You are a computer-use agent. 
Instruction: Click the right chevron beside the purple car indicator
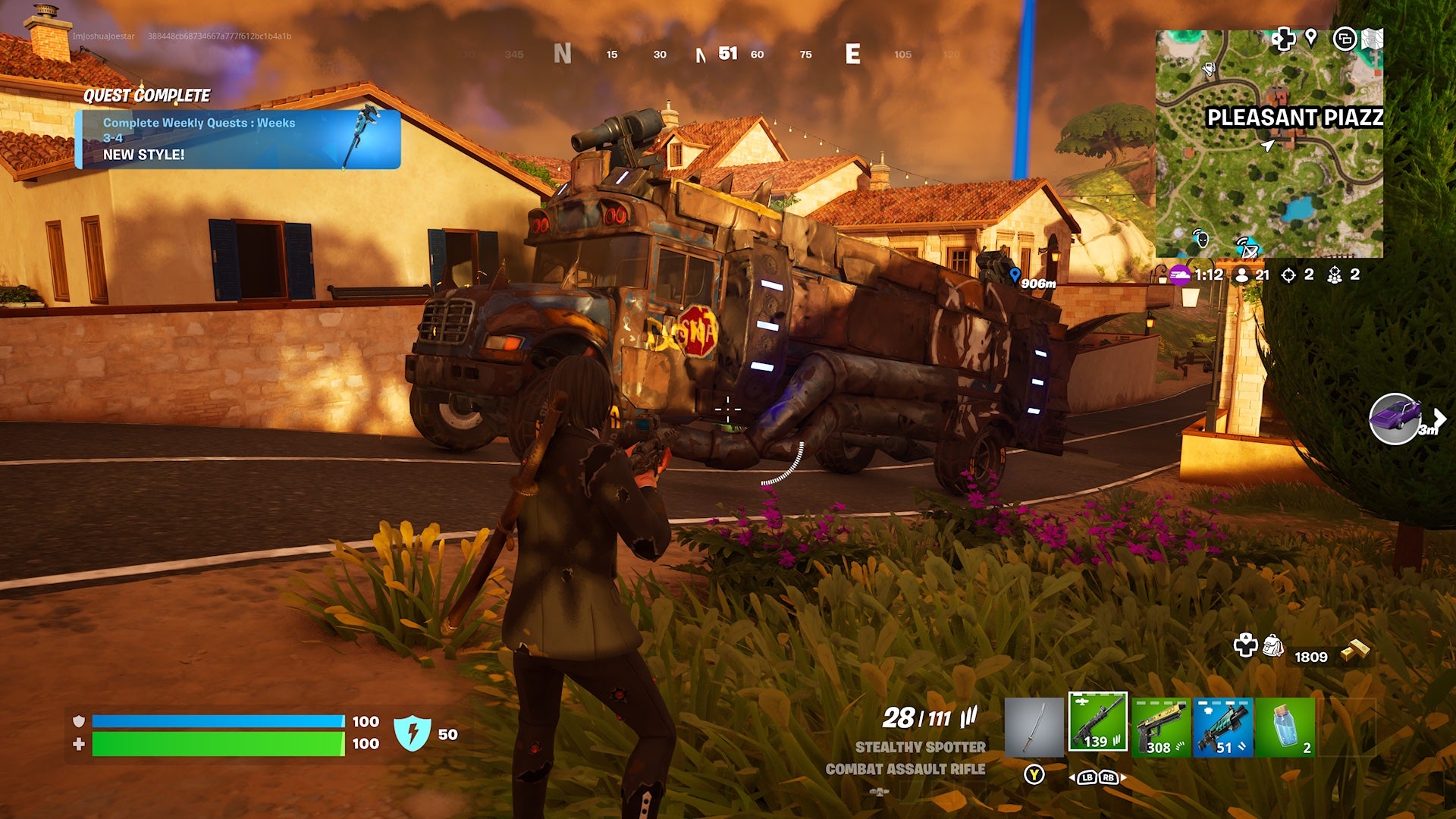click(x=1441, y=416)
